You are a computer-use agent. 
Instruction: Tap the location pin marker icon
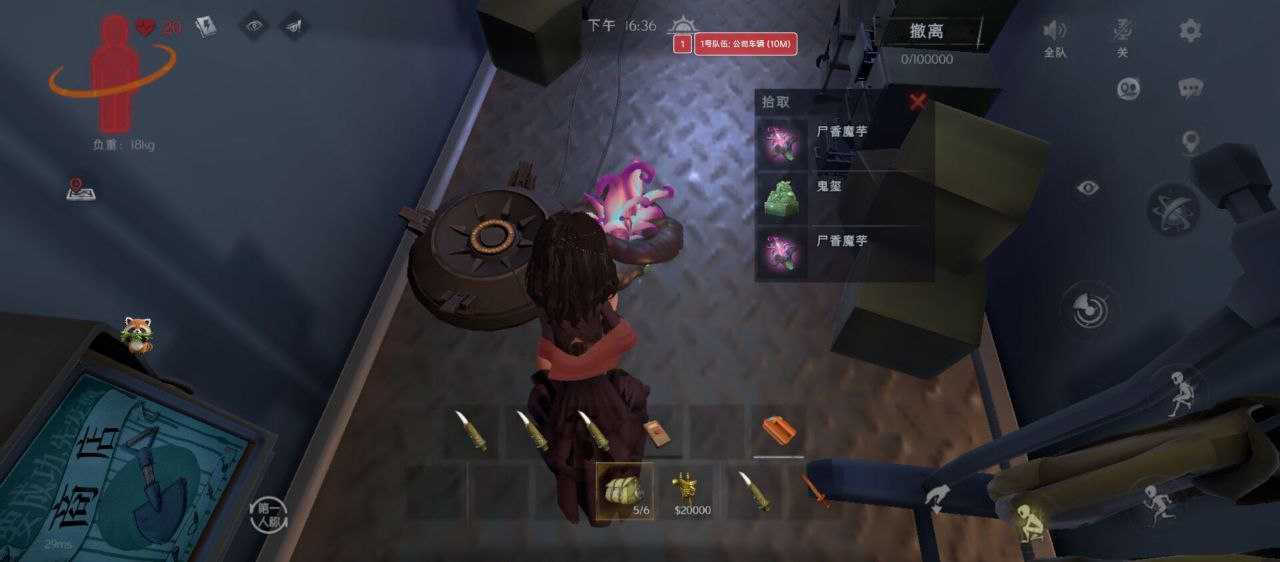(1190, 142)
